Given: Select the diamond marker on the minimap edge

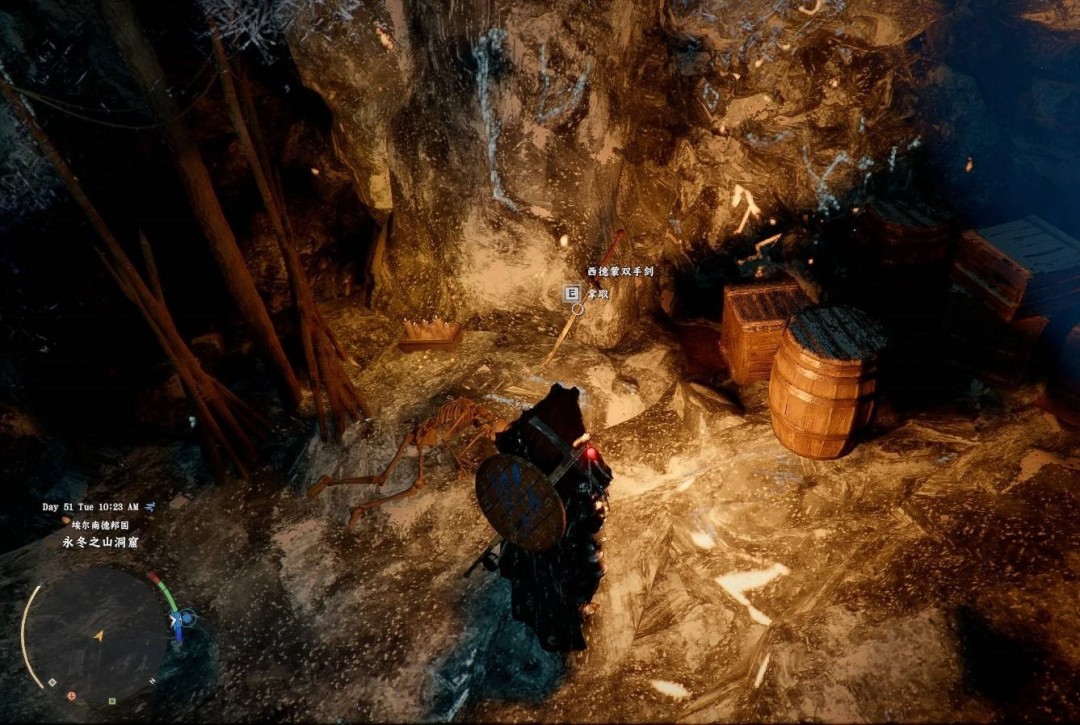Looking at the screenshot, I should pyautogui.click(x=52, y=682).
